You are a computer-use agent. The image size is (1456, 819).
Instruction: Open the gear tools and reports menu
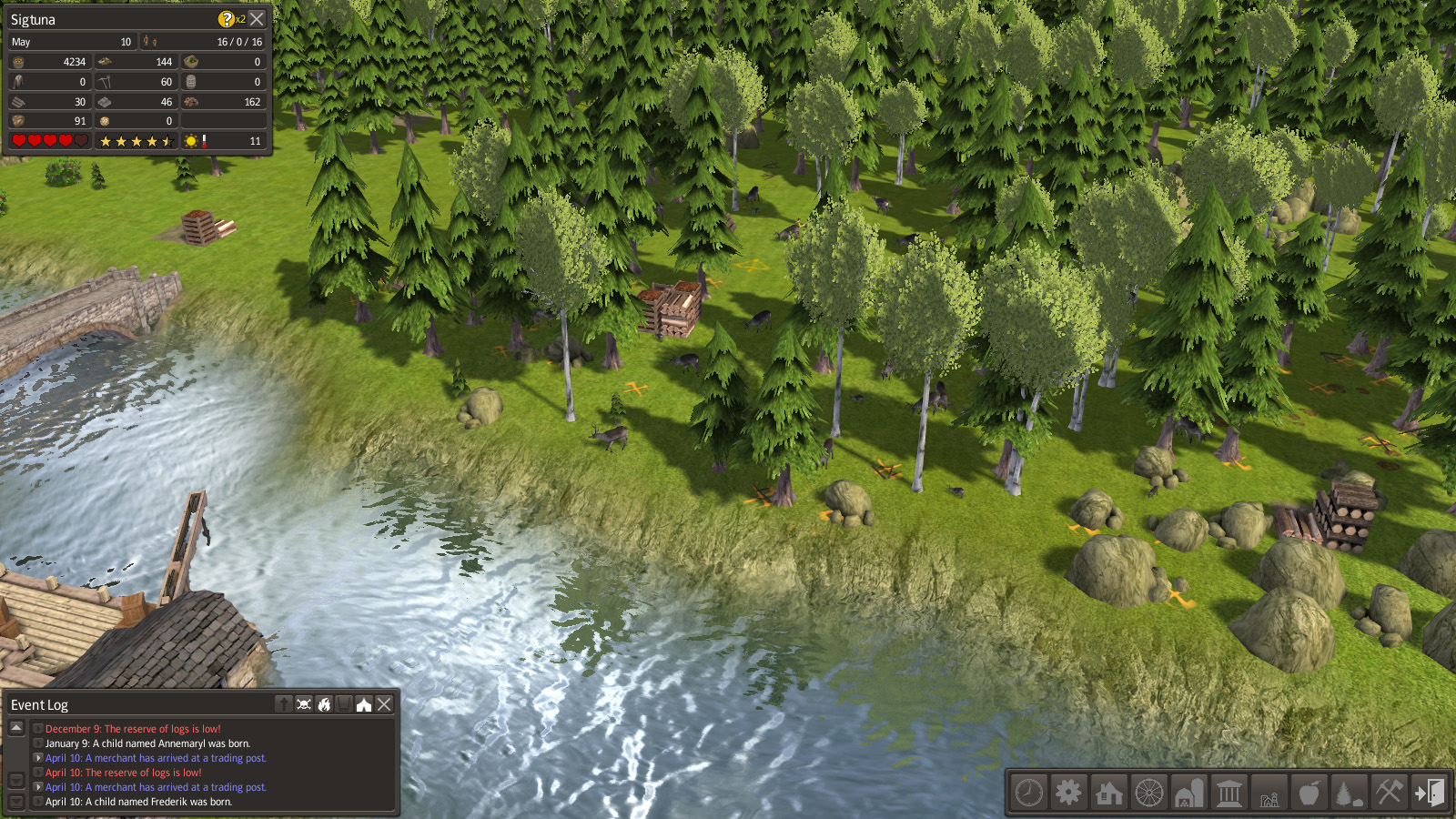click(1068, 793)
